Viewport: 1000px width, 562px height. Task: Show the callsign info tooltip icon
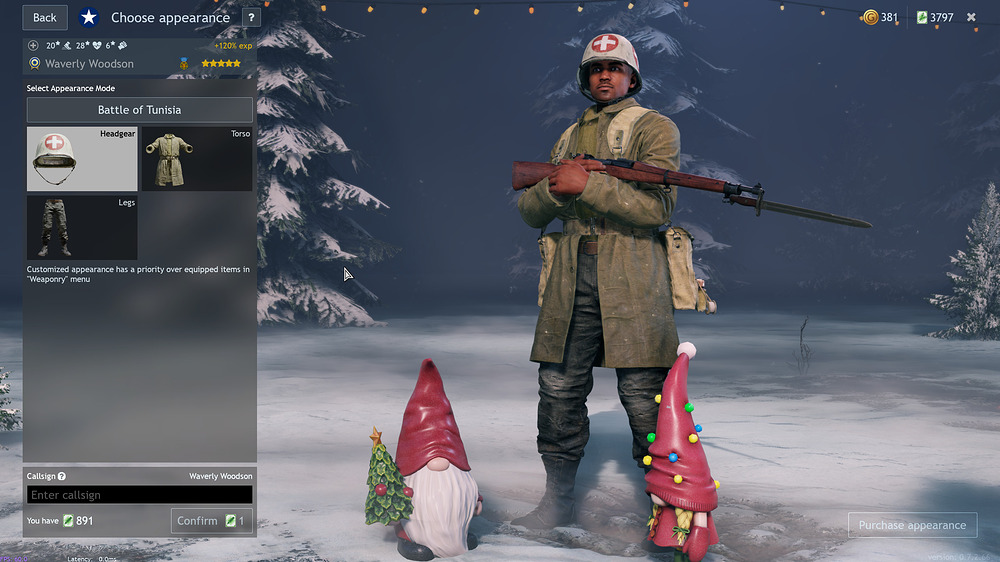click(62, 477)
